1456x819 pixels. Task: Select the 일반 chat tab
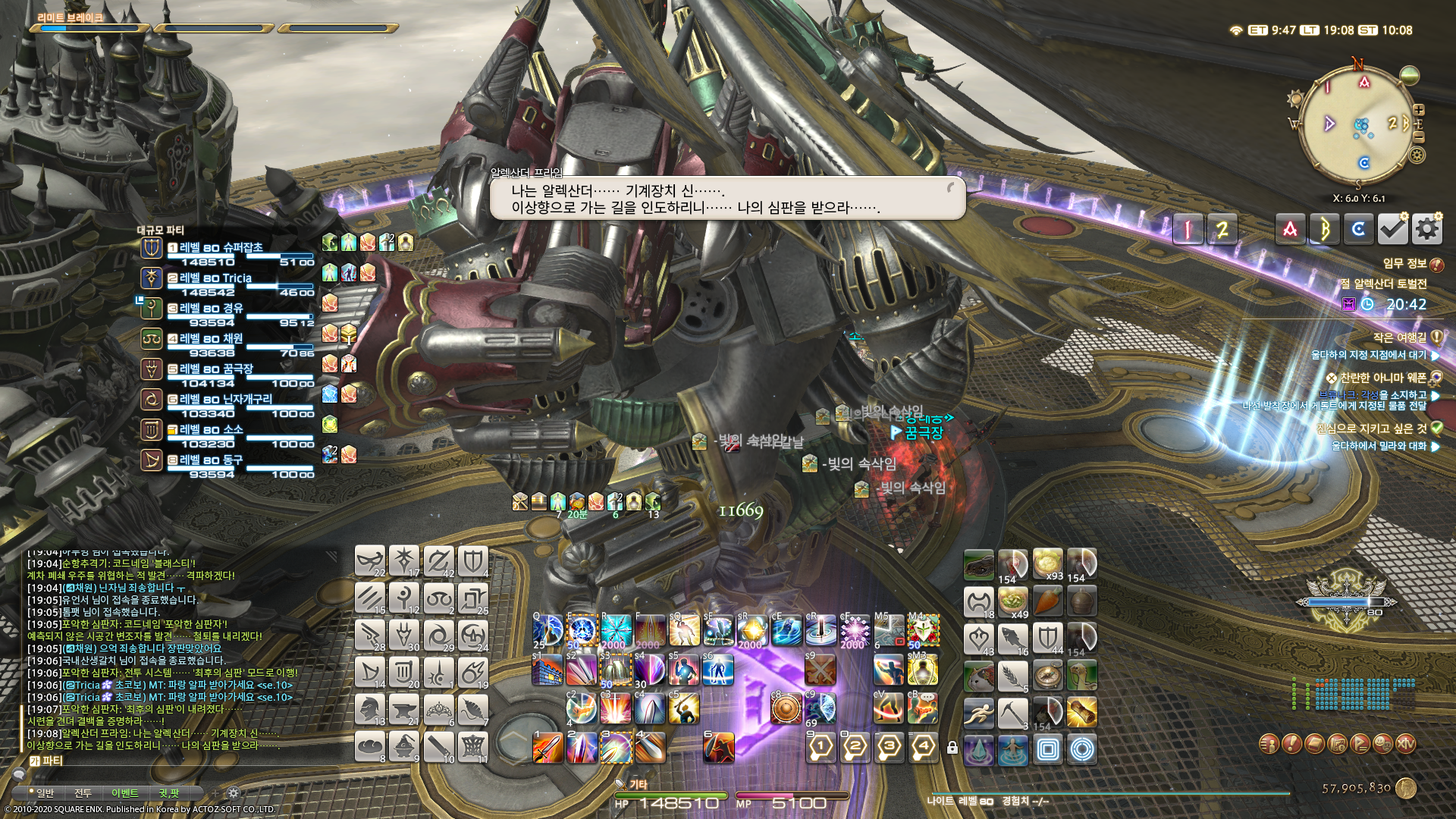[x=45, y=793]
